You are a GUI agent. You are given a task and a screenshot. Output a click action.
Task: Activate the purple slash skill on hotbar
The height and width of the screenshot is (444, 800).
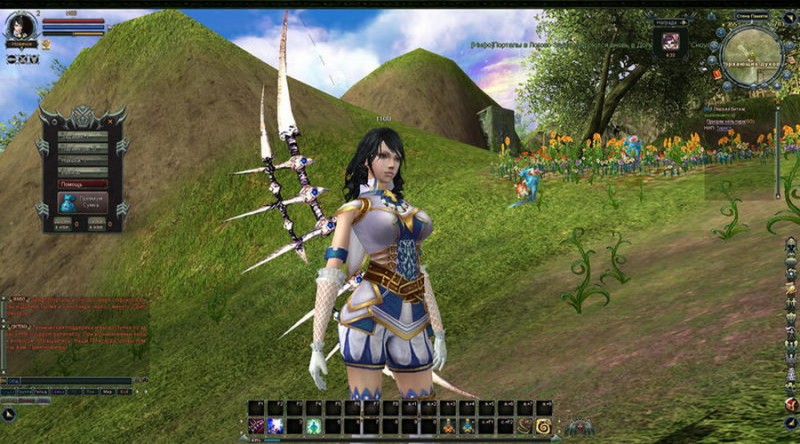(257, 426)
